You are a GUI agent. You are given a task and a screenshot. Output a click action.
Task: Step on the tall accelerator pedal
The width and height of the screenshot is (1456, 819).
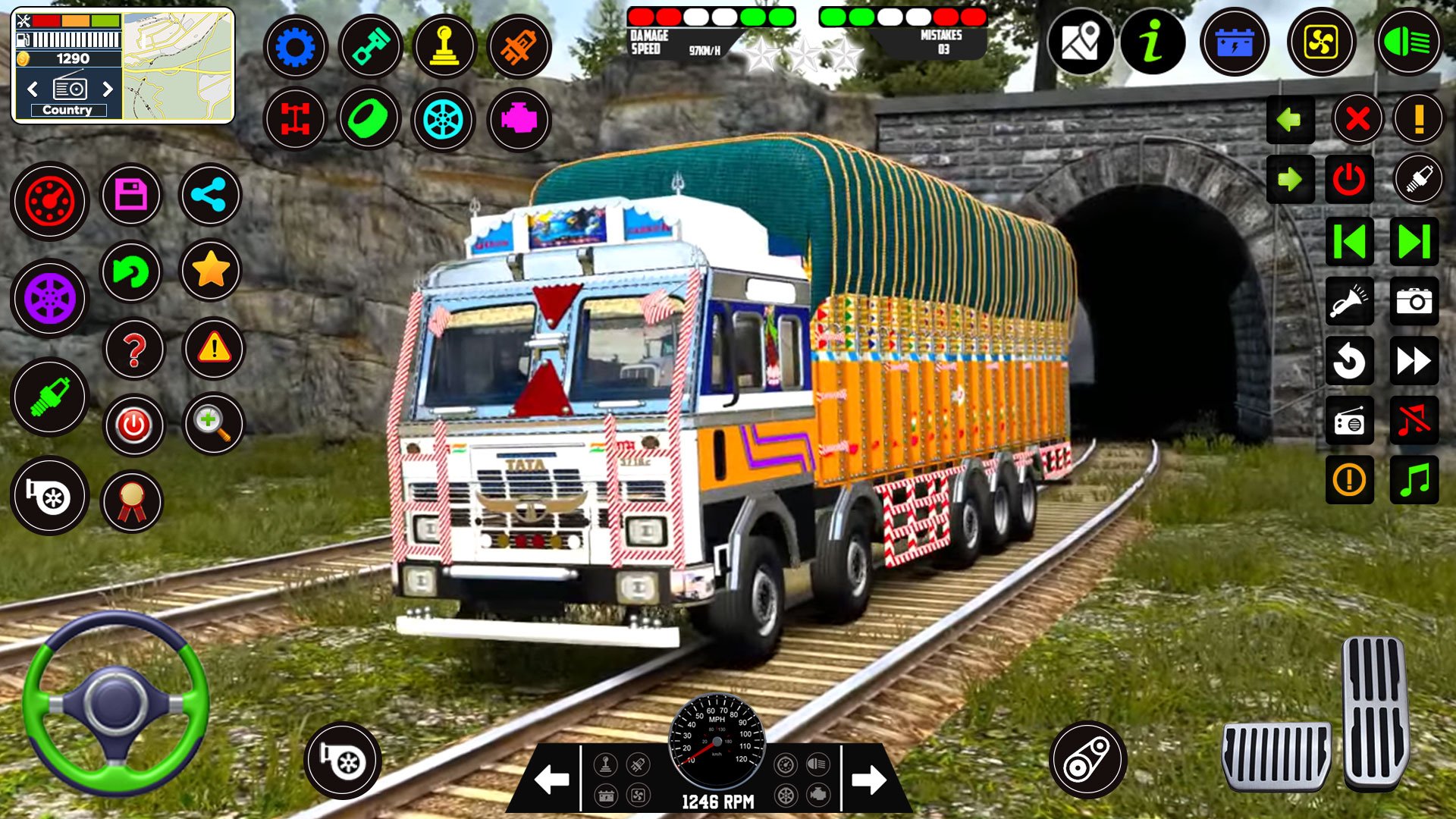(x=1376, y=711)
